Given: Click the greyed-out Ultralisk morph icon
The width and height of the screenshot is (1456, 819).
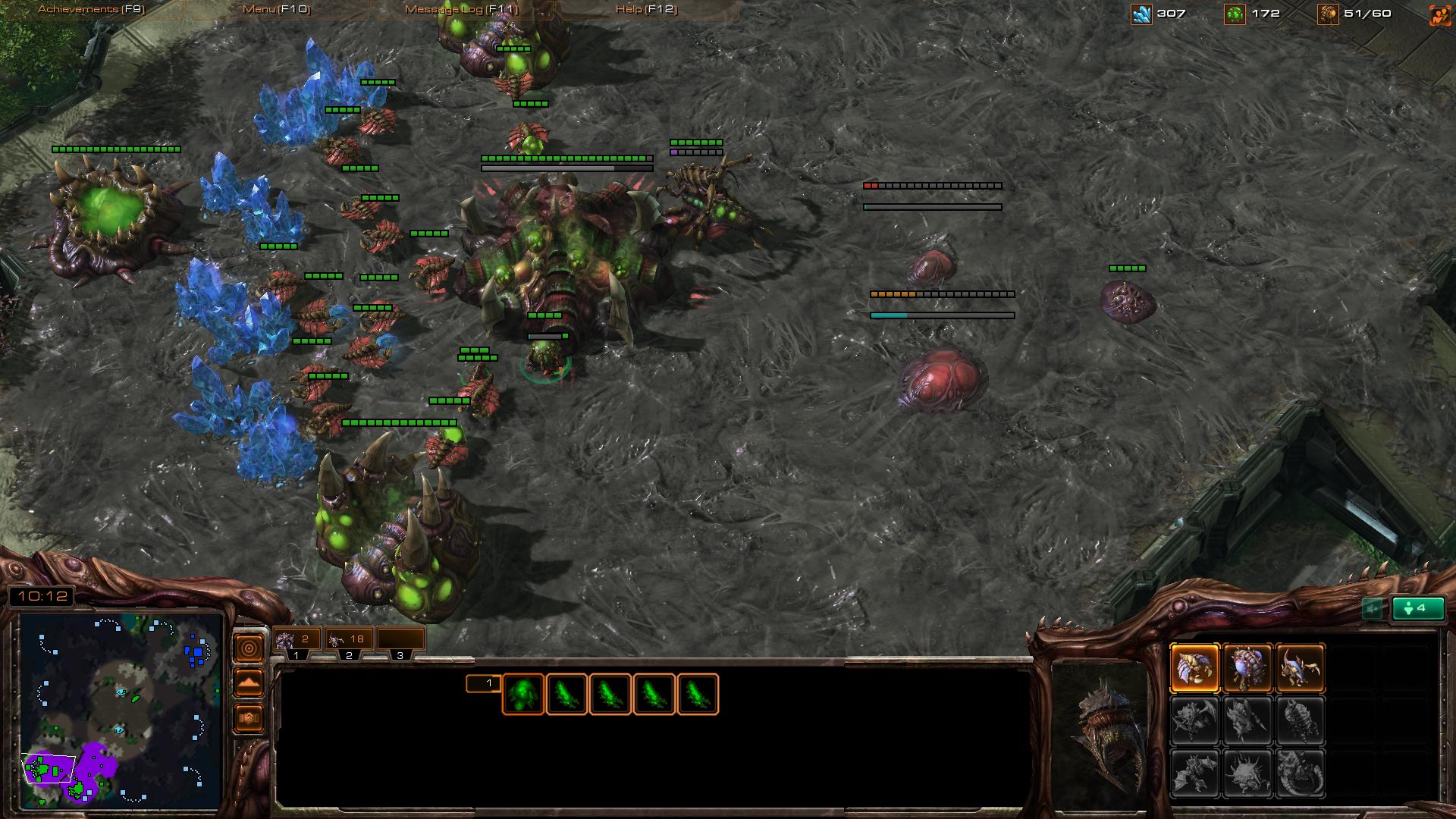Looking at the screenshot, I should point(1195,773).
